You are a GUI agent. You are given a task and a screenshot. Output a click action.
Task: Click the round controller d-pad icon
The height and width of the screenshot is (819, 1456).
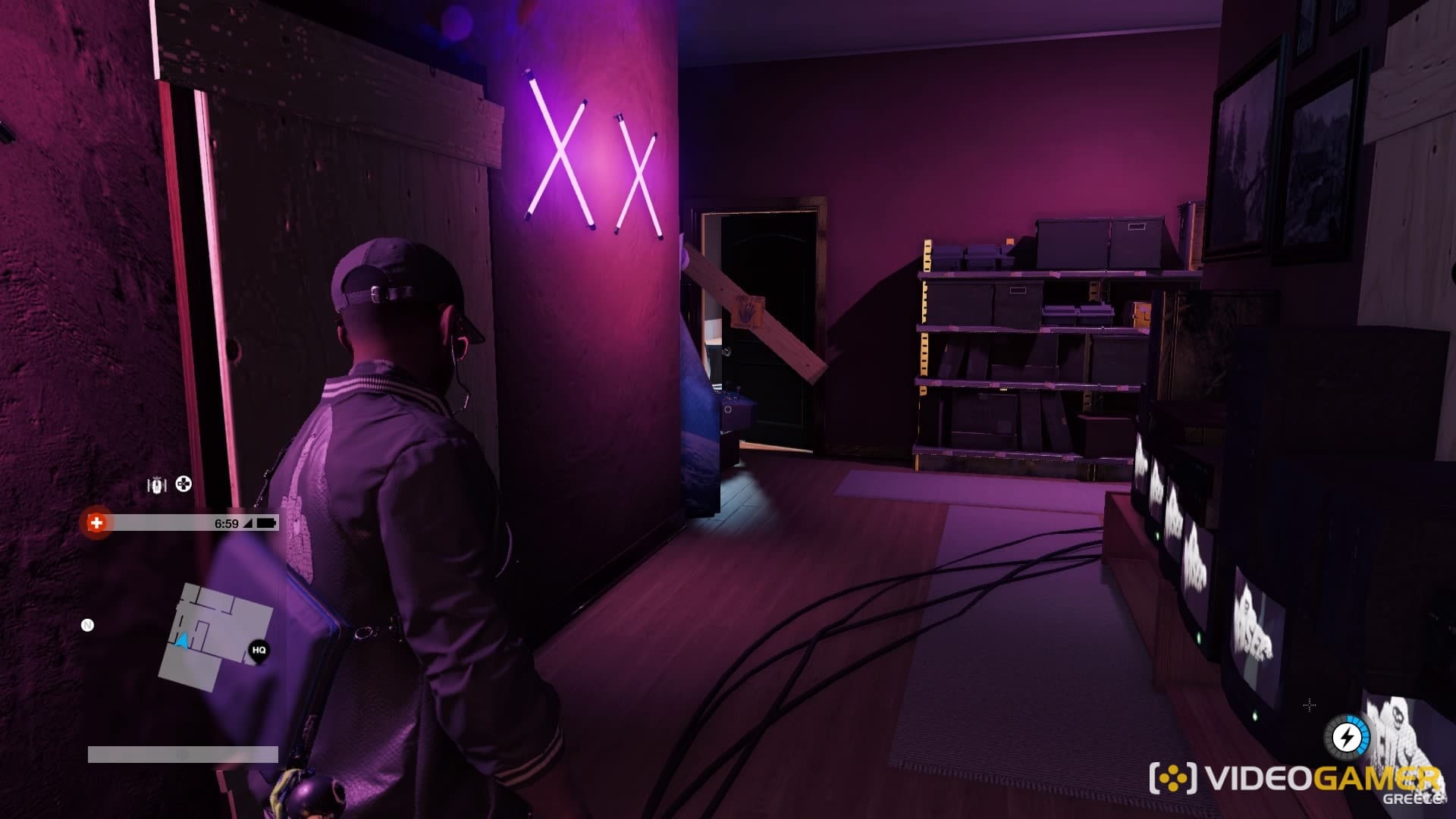point(184,484)
